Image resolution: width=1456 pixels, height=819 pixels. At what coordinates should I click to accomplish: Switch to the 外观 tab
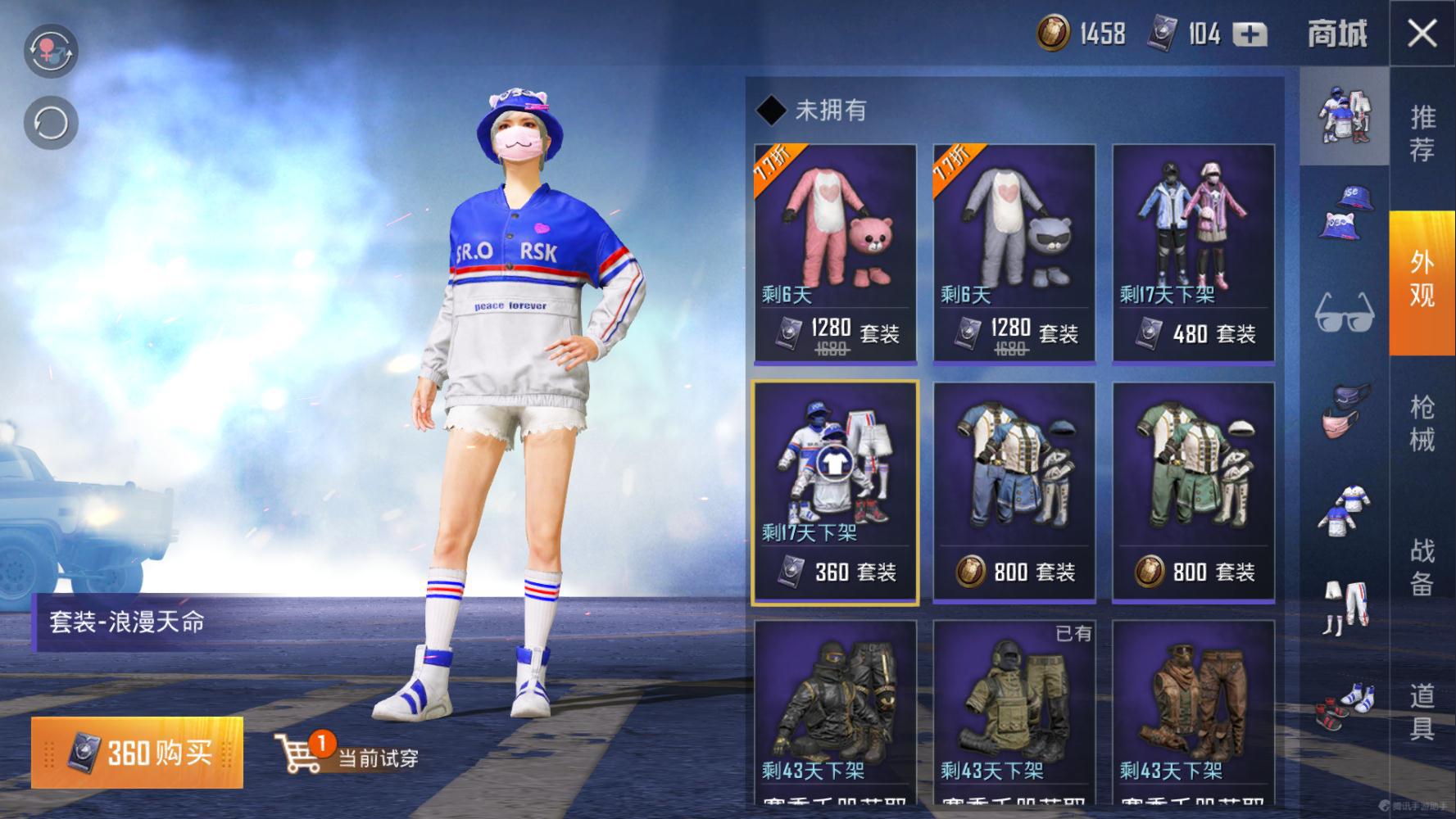(x=1422, y=278)
